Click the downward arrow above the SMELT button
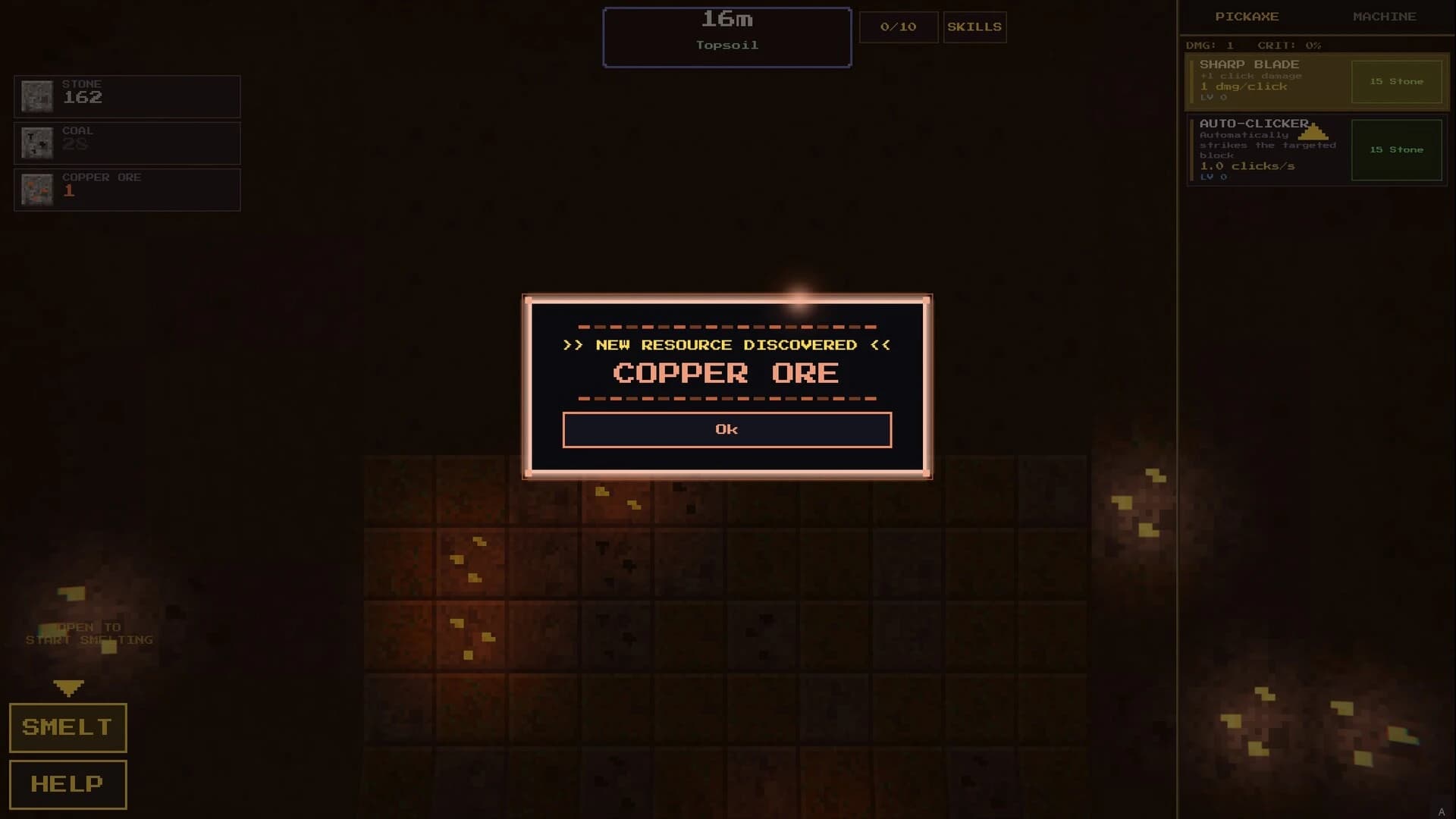 tap(69, 689)
